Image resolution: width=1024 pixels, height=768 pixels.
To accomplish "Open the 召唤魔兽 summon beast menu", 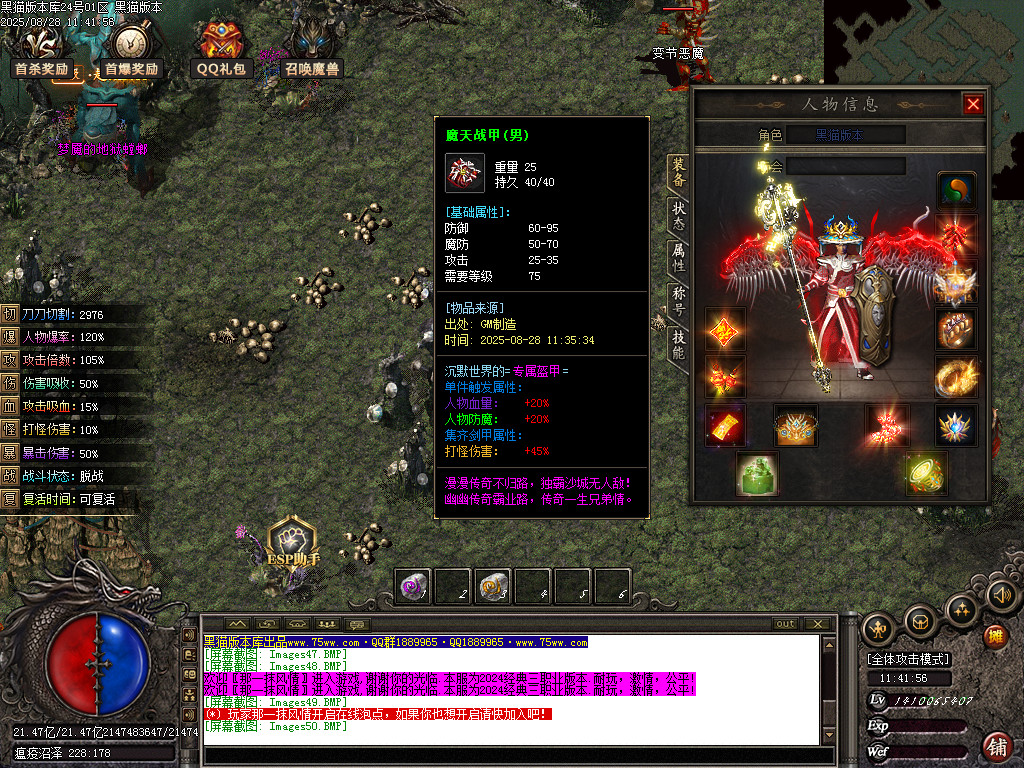I will [x=311, y=48].
